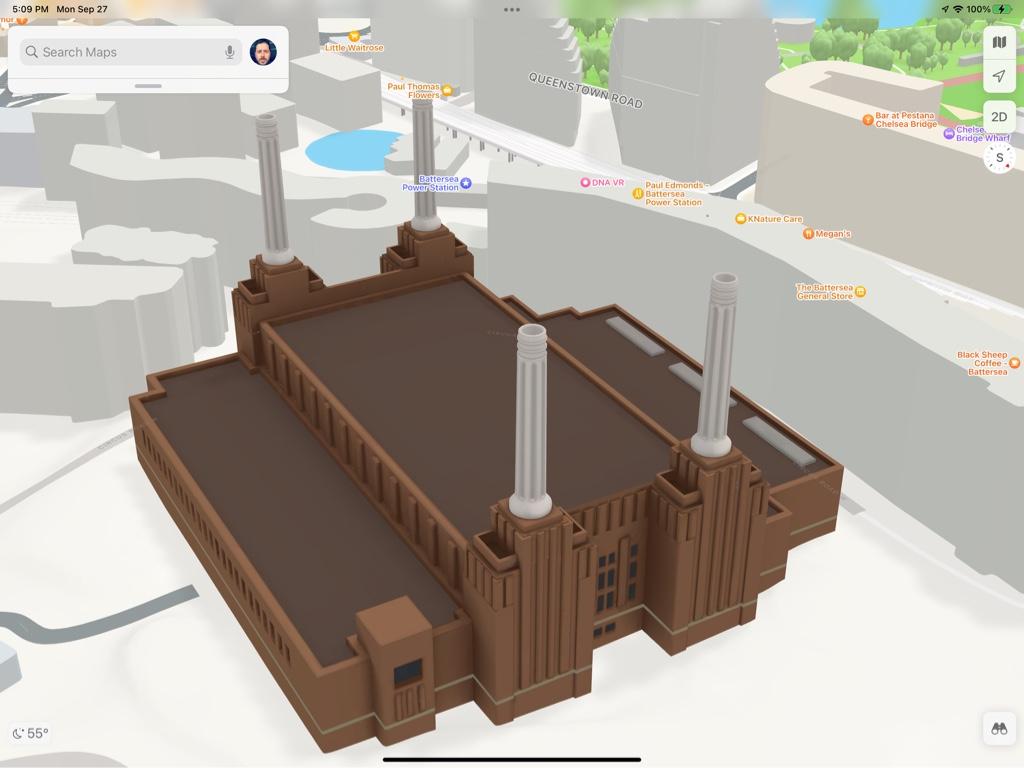Open the user profile avatar
The height and width of the screenshot is (768, 1024).
263,52
